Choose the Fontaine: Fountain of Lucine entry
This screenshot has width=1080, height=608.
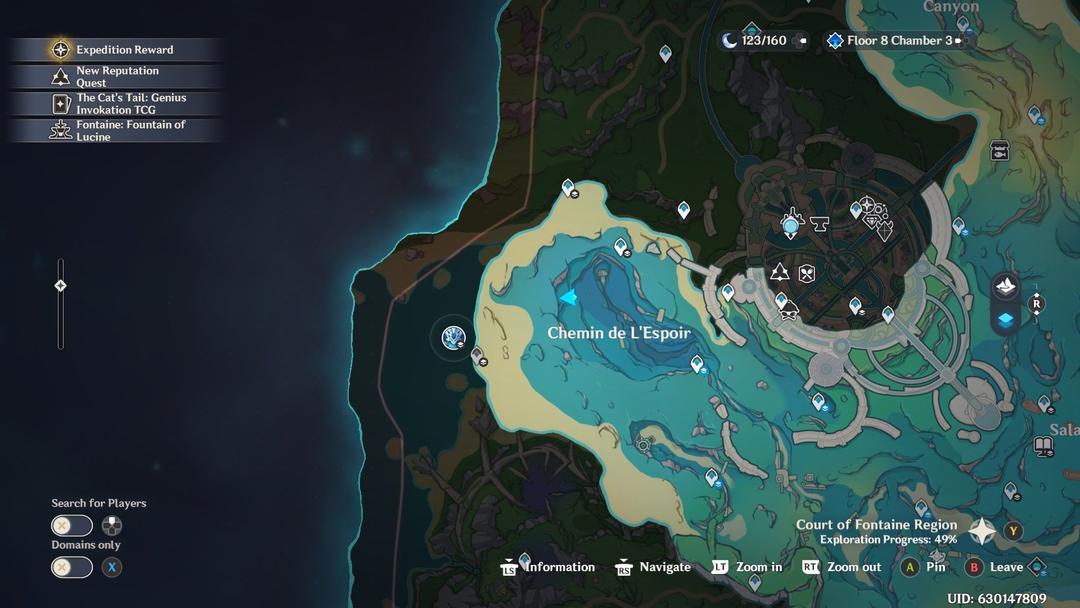click(114, 131)
